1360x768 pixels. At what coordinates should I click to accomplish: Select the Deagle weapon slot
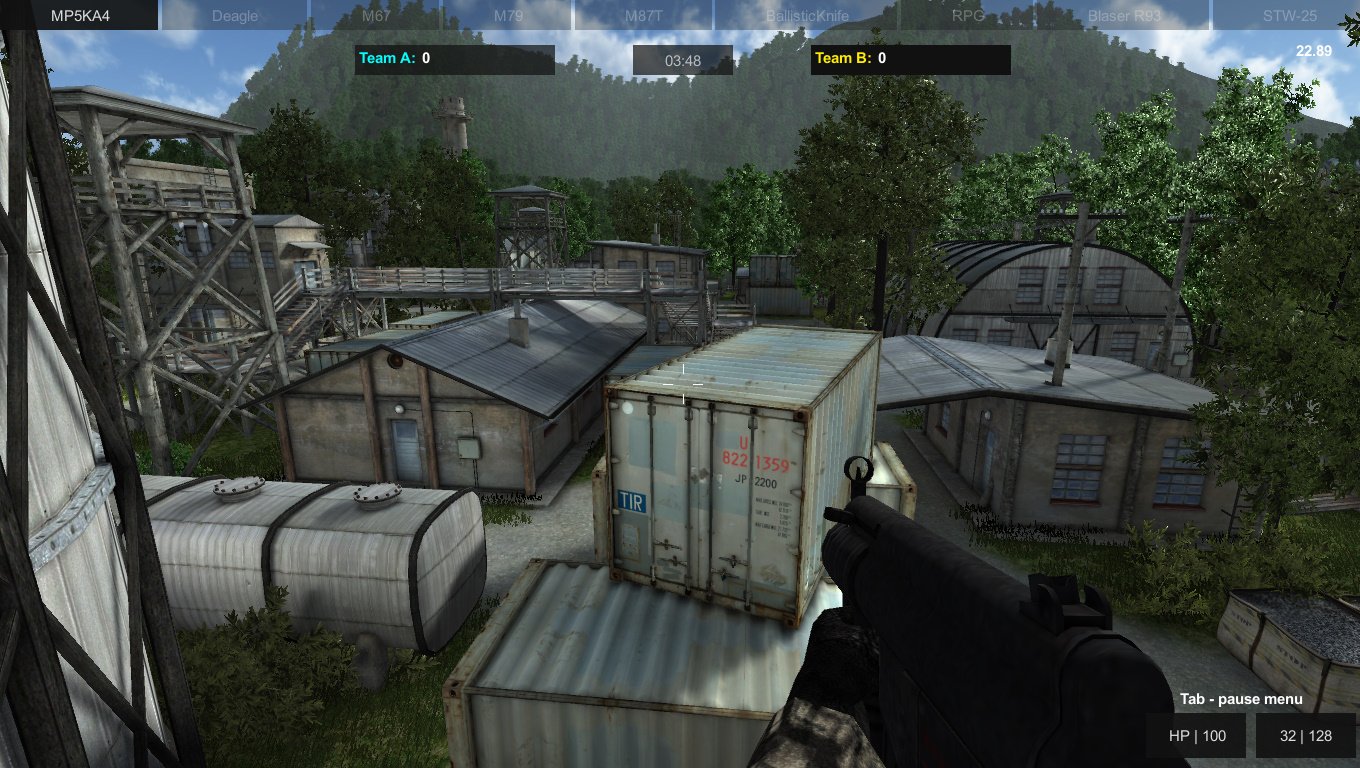click(x=234, y=15)
